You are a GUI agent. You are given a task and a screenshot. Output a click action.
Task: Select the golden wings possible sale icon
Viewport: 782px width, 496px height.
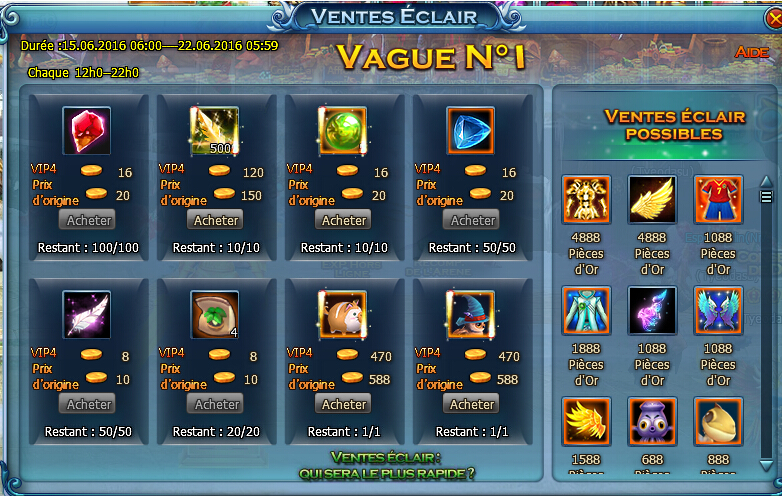coord(652,200)
